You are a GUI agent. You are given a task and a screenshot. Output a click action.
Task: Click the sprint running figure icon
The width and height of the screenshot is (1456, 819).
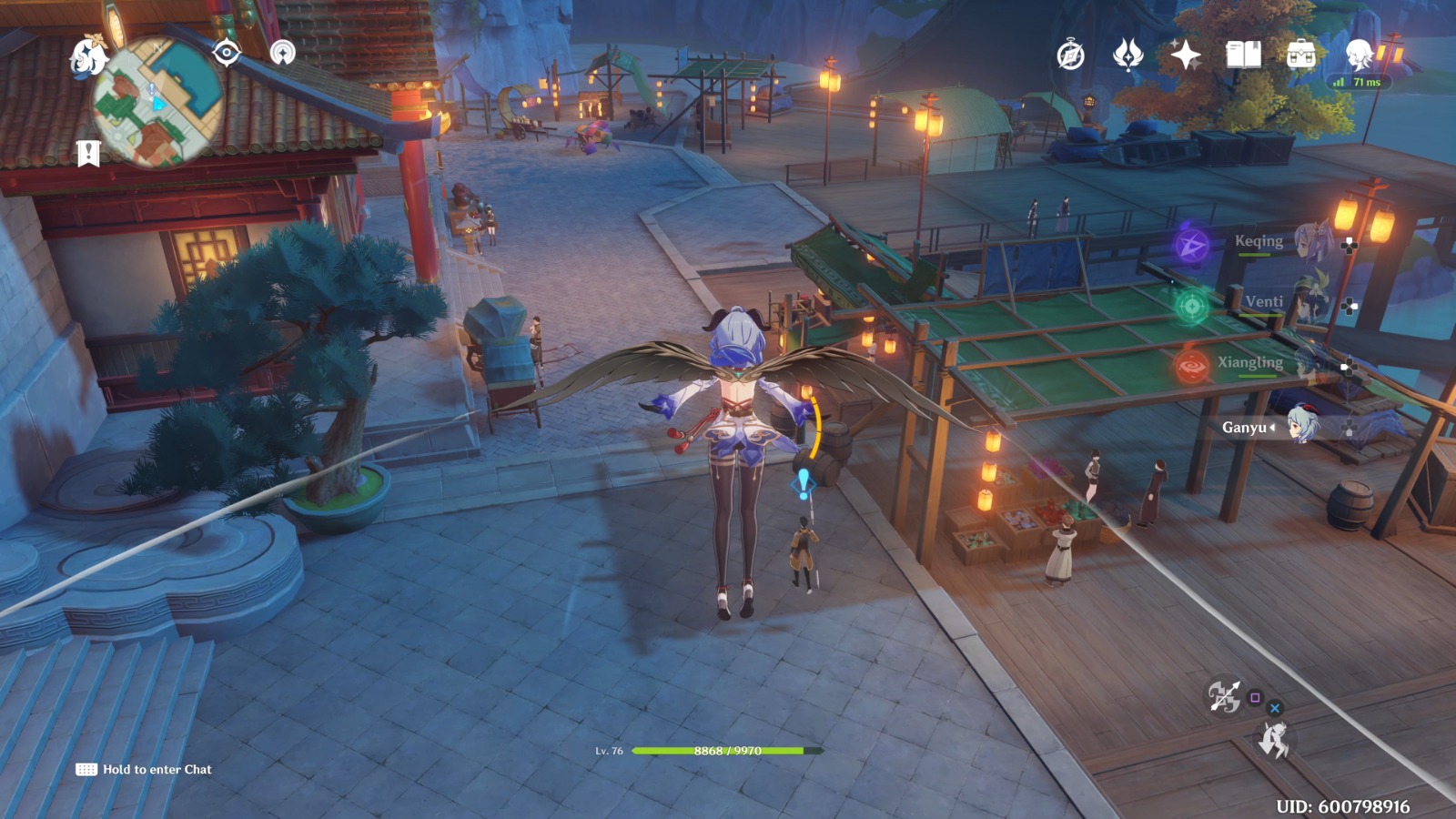coord(1273,741)
